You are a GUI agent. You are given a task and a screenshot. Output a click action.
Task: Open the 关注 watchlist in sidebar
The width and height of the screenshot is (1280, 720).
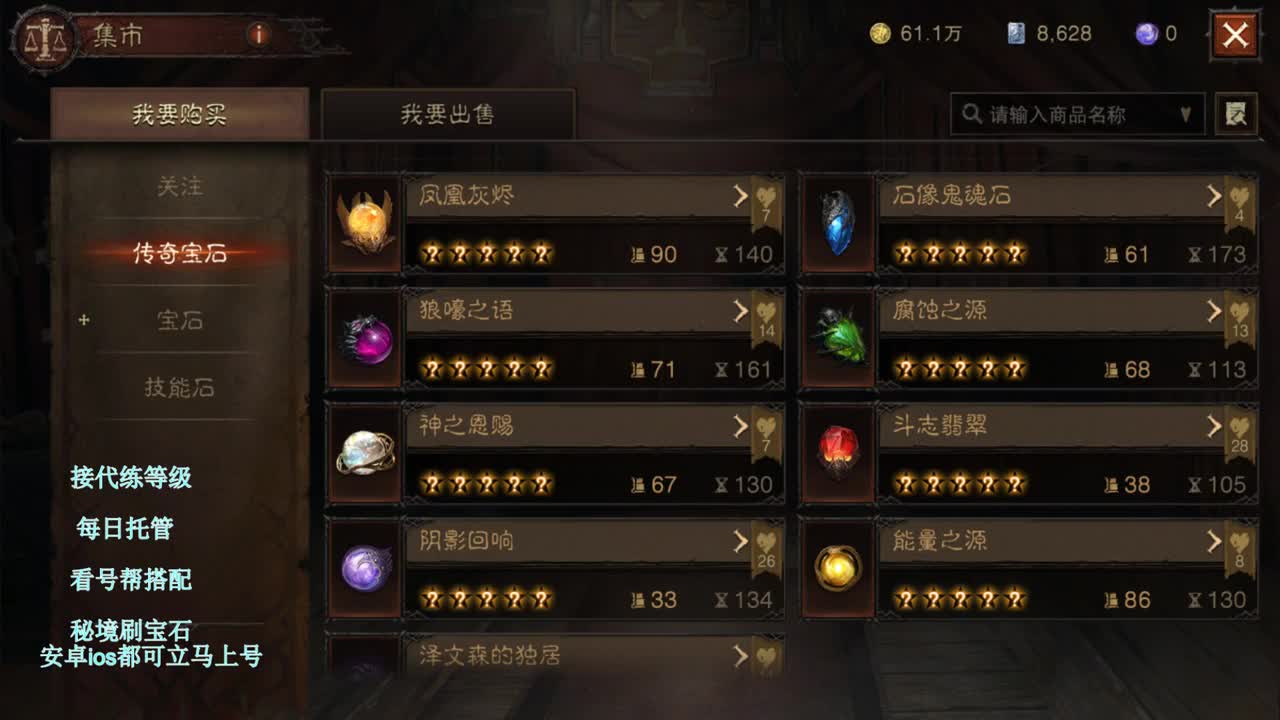[x=178, y=188]
